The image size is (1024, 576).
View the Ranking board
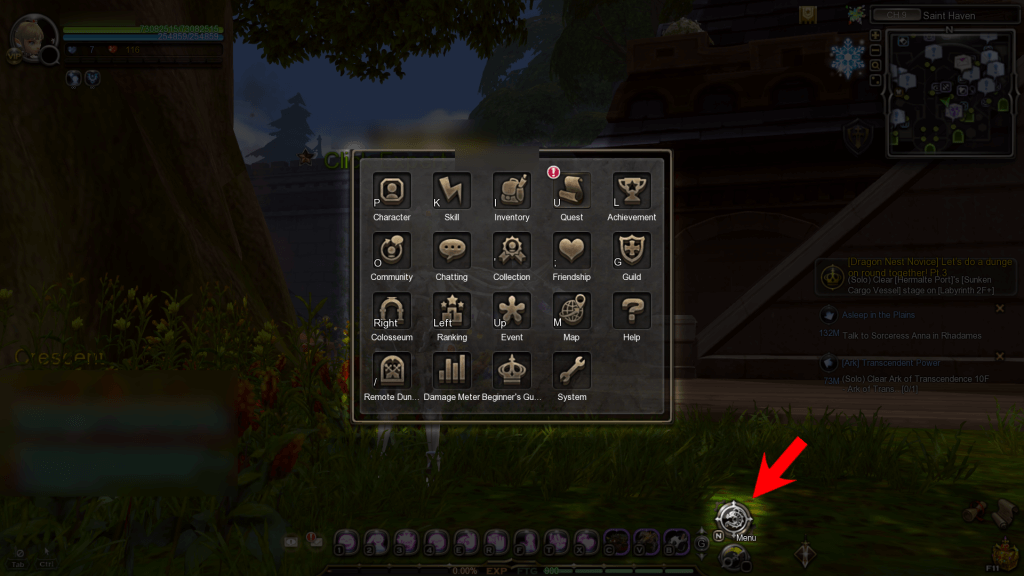tap(451, 310)
